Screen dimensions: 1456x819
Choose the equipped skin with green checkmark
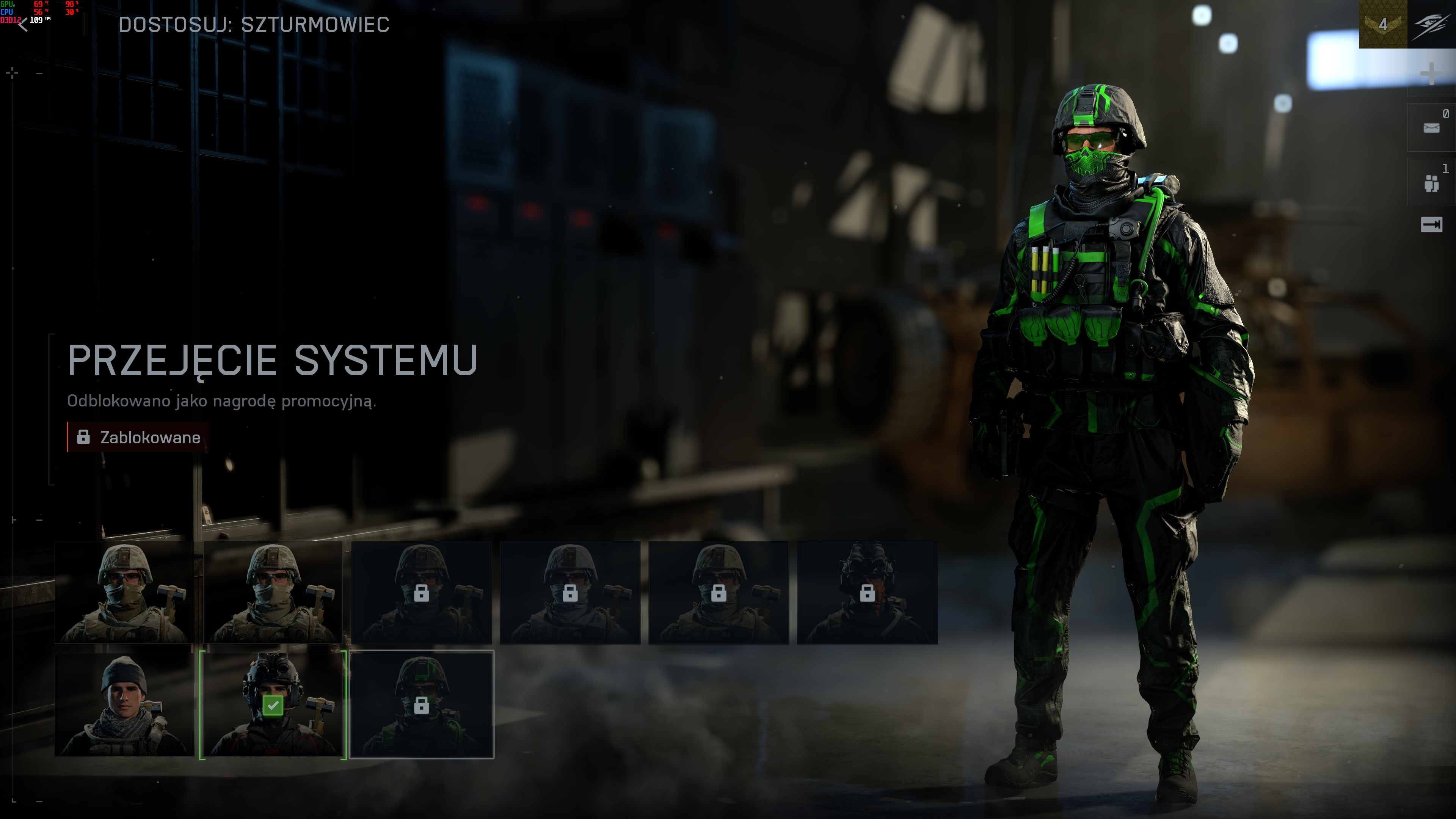pyautogui.click(x=273, y=704)
